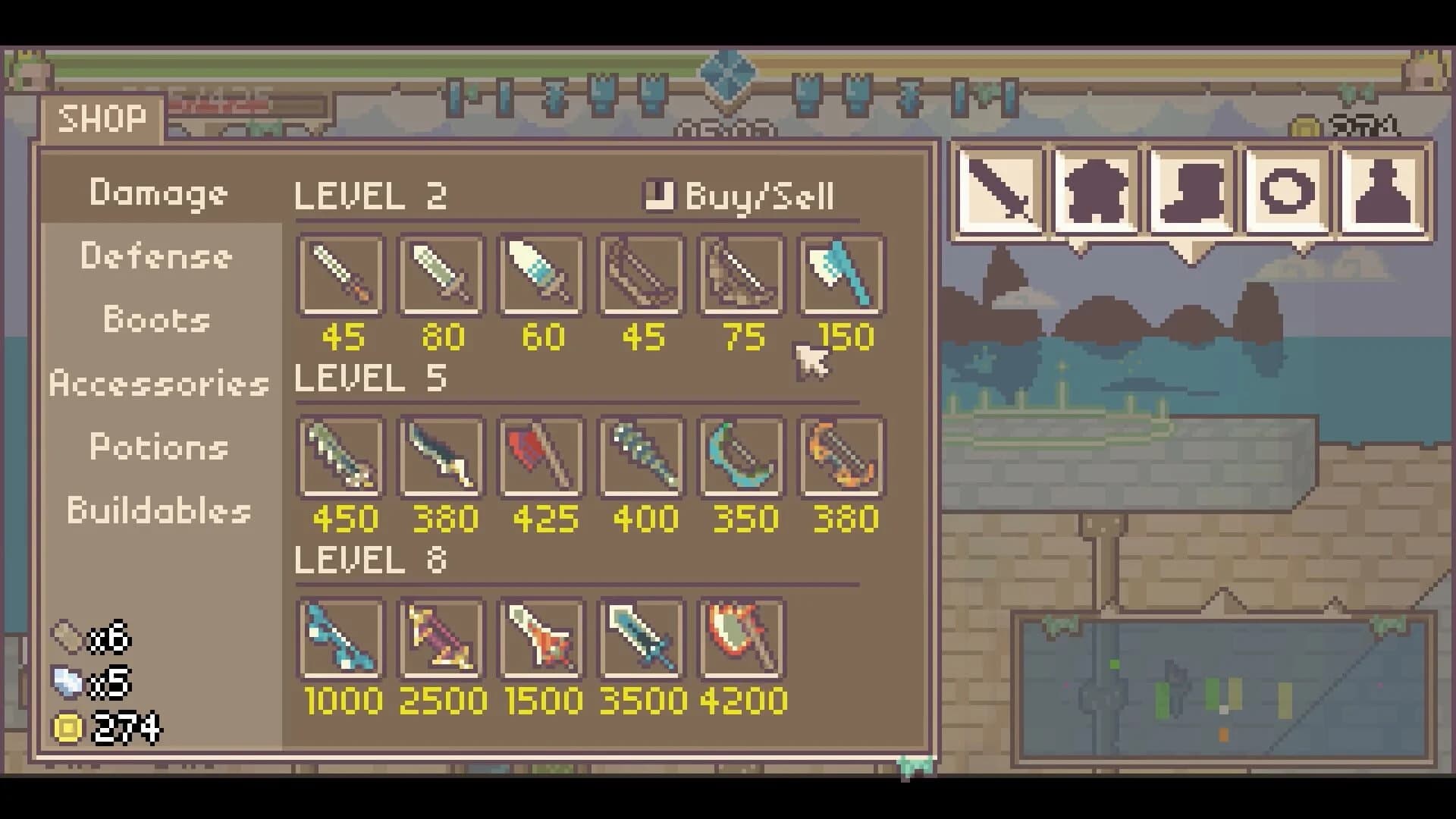This screenshot has height=819, width=1456.
Task: Click the SHOP tab label
Action: [102, 118]
